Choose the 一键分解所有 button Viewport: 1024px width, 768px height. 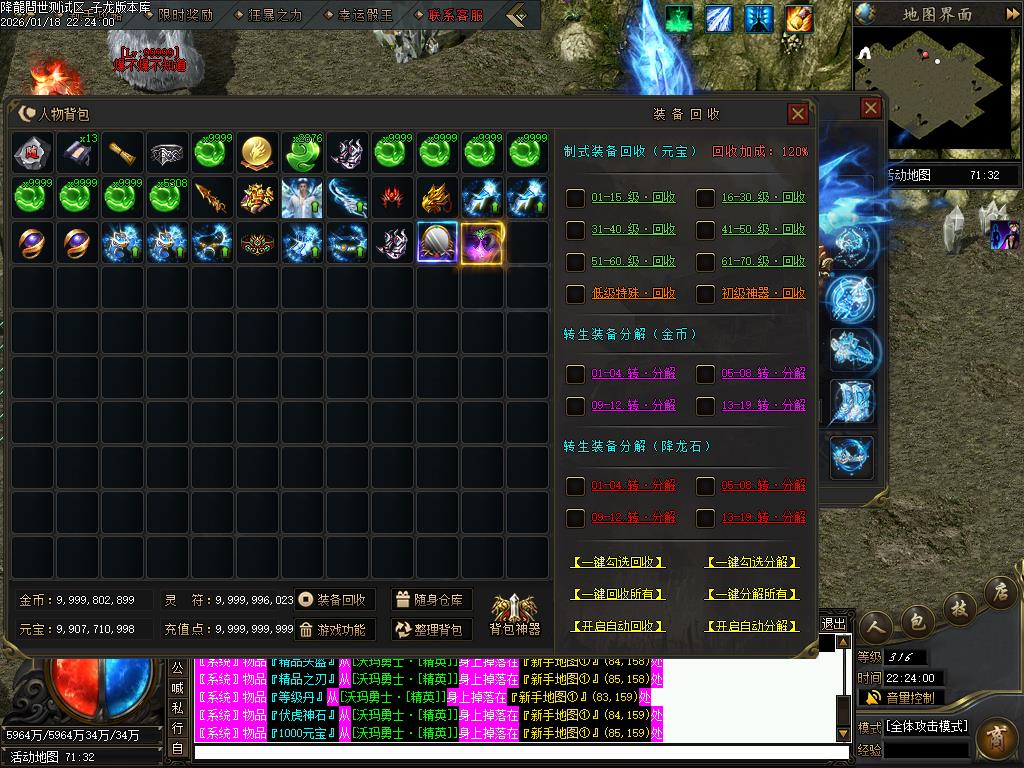[x=752, y=594]
